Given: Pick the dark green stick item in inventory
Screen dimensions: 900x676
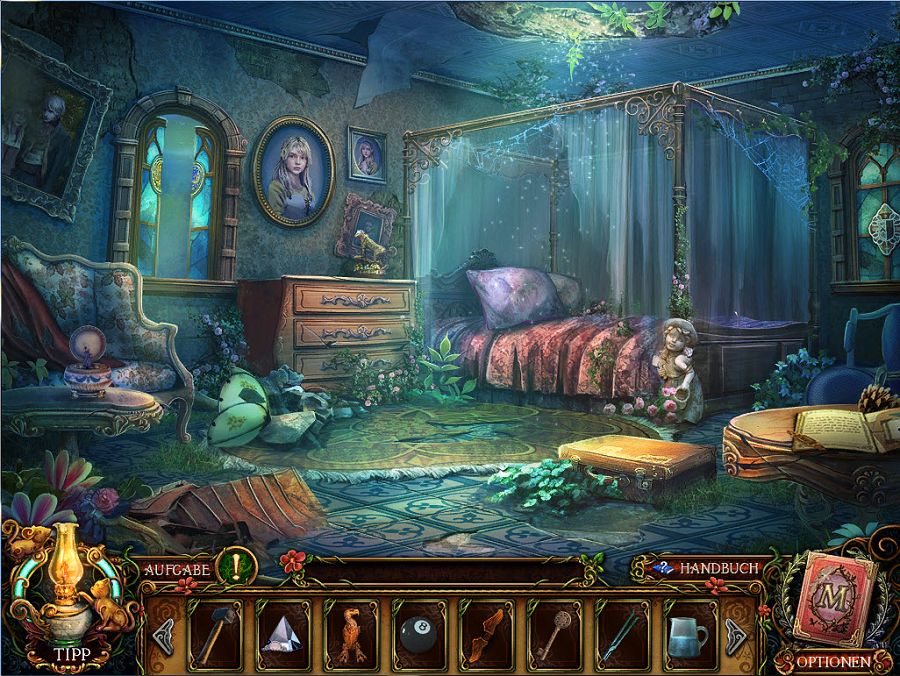Looking at the screenshot, I should tap(622, 634).
